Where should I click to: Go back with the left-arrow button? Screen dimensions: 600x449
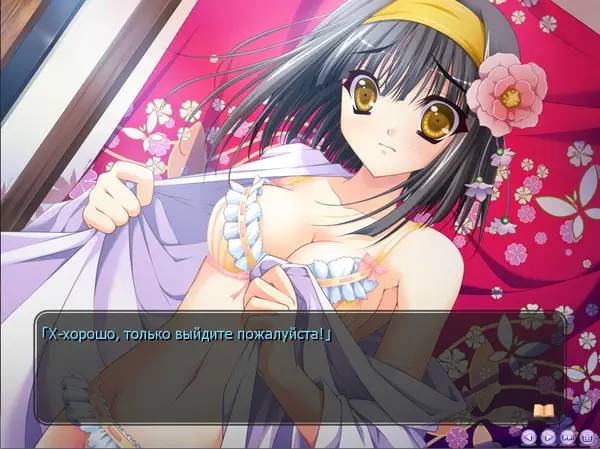[529, 436]
